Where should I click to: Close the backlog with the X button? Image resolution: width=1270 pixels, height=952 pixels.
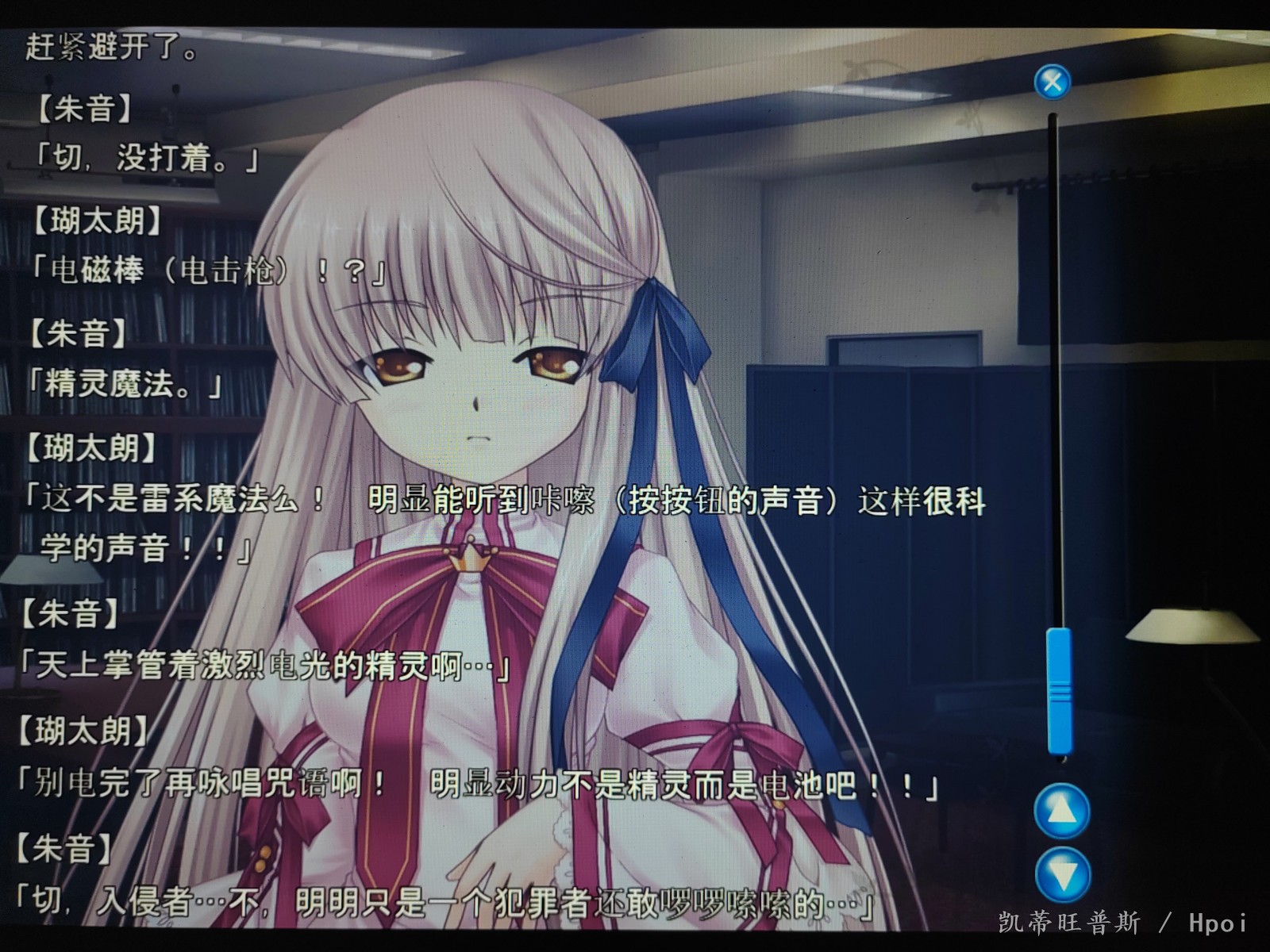1053,82
